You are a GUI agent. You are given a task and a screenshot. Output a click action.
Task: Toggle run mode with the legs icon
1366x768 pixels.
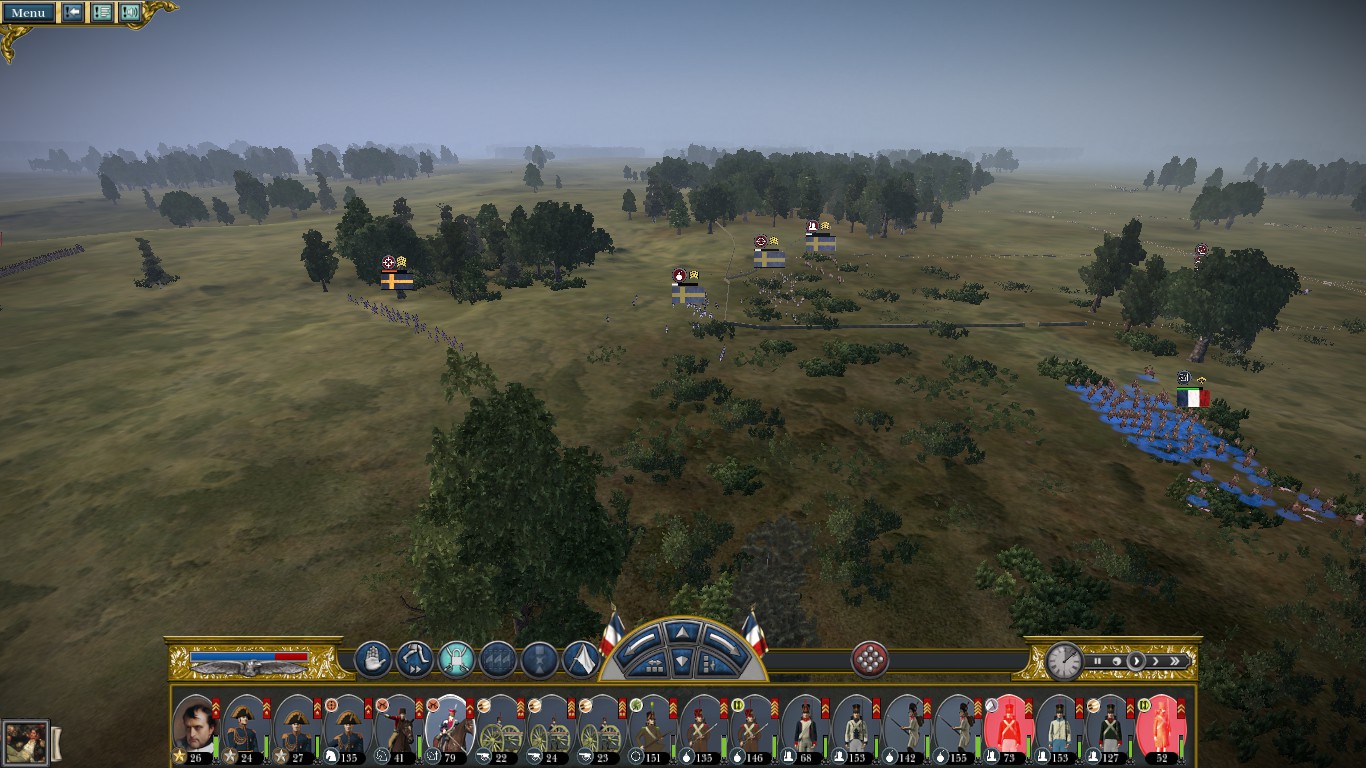(x=414, y=659)
